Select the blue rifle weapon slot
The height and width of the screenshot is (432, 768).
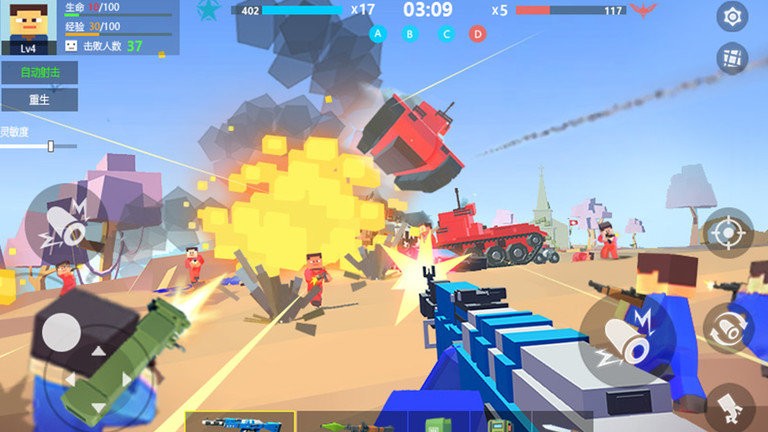pyautogui.click(x=240, y=423)
